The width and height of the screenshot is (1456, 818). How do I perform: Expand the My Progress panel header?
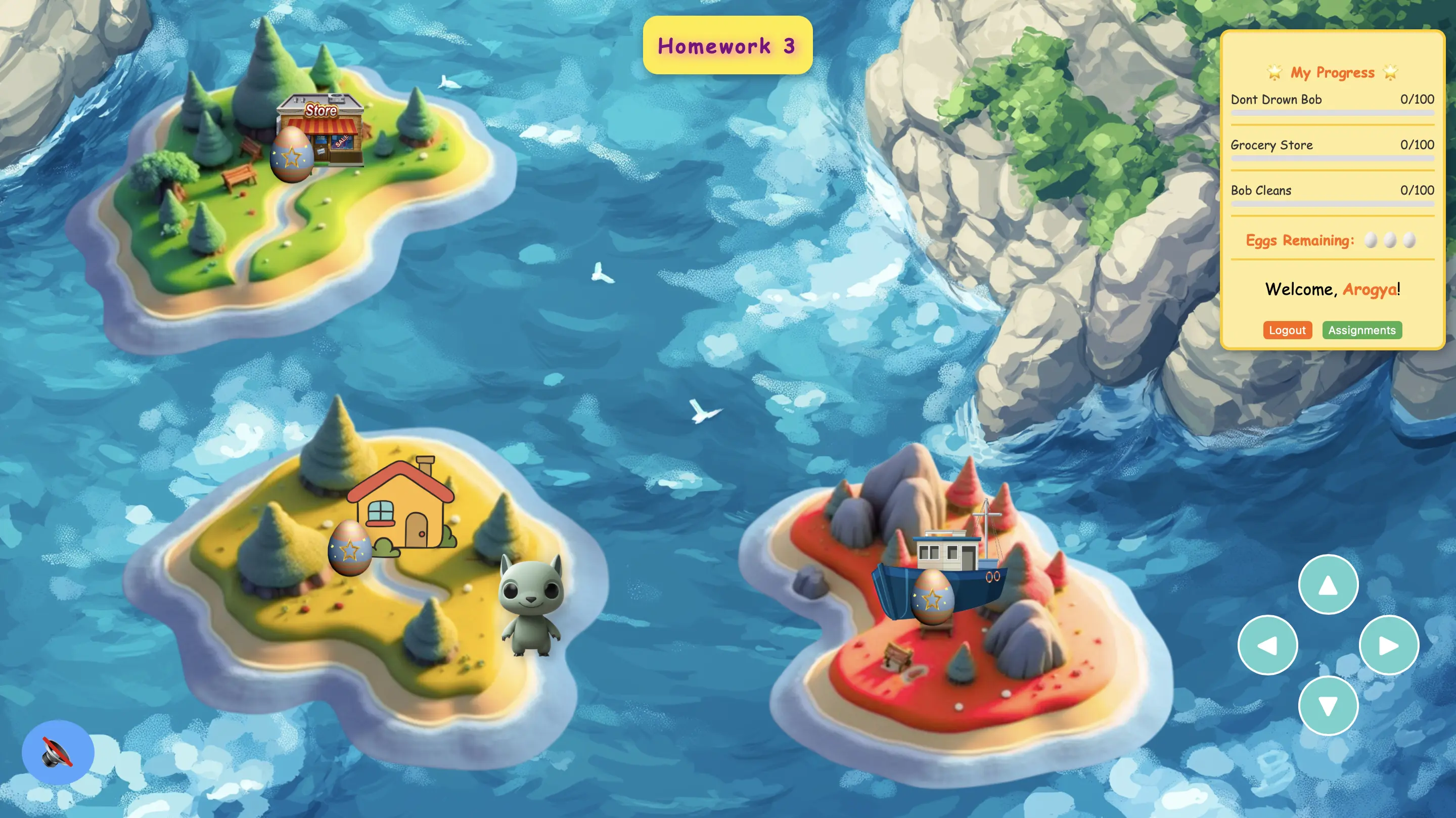(x=1332, y=72)
